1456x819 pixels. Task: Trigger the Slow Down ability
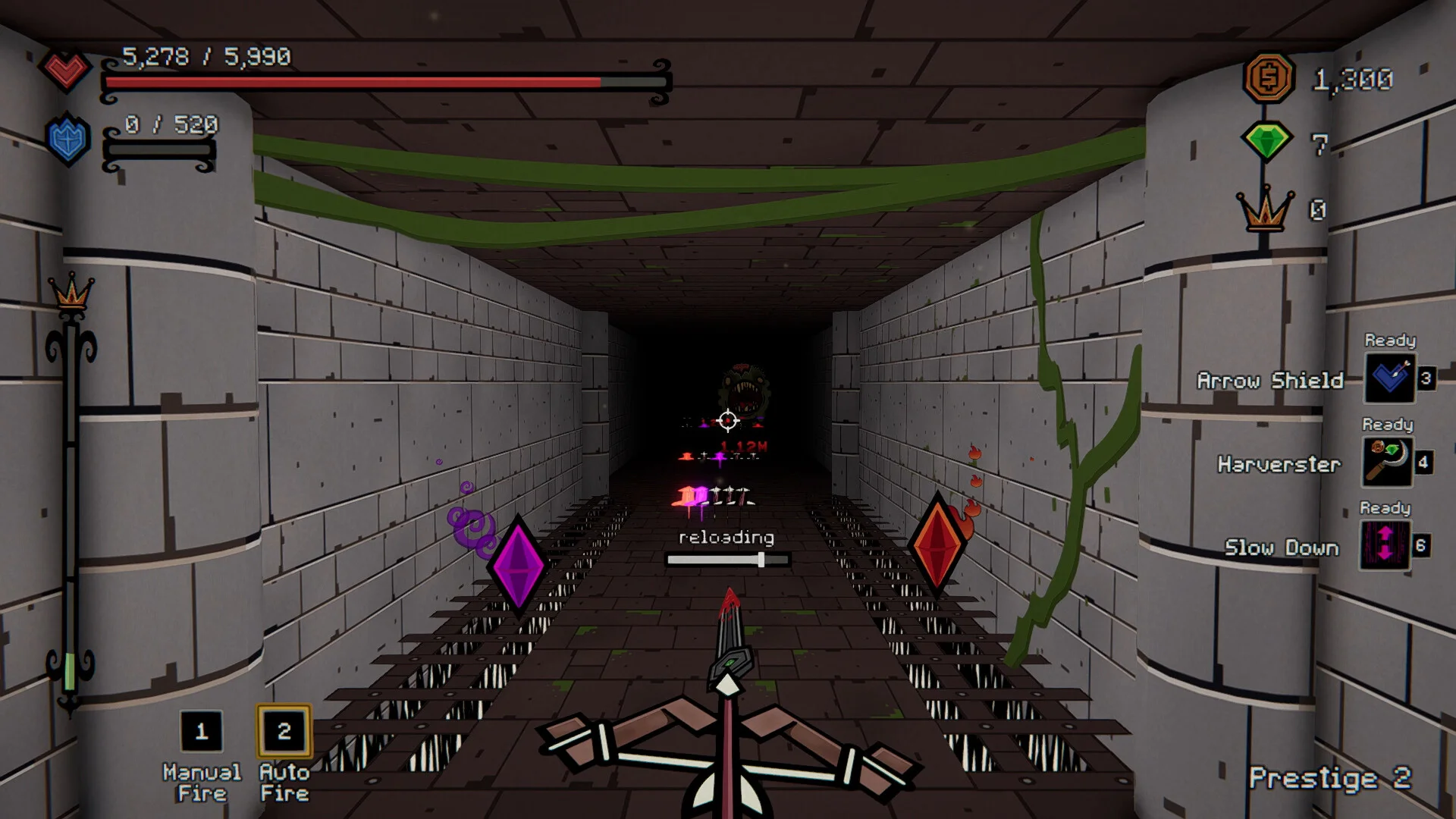click(x=1385, y=545)
